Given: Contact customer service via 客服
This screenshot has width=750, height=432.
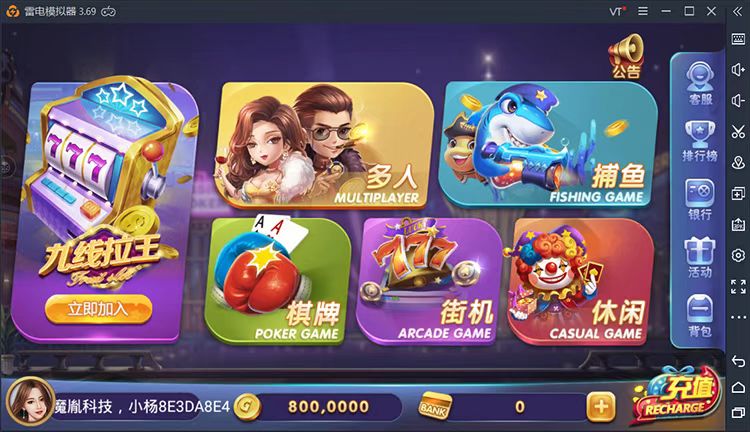Looking at the screenshot, I should point(699,82).
